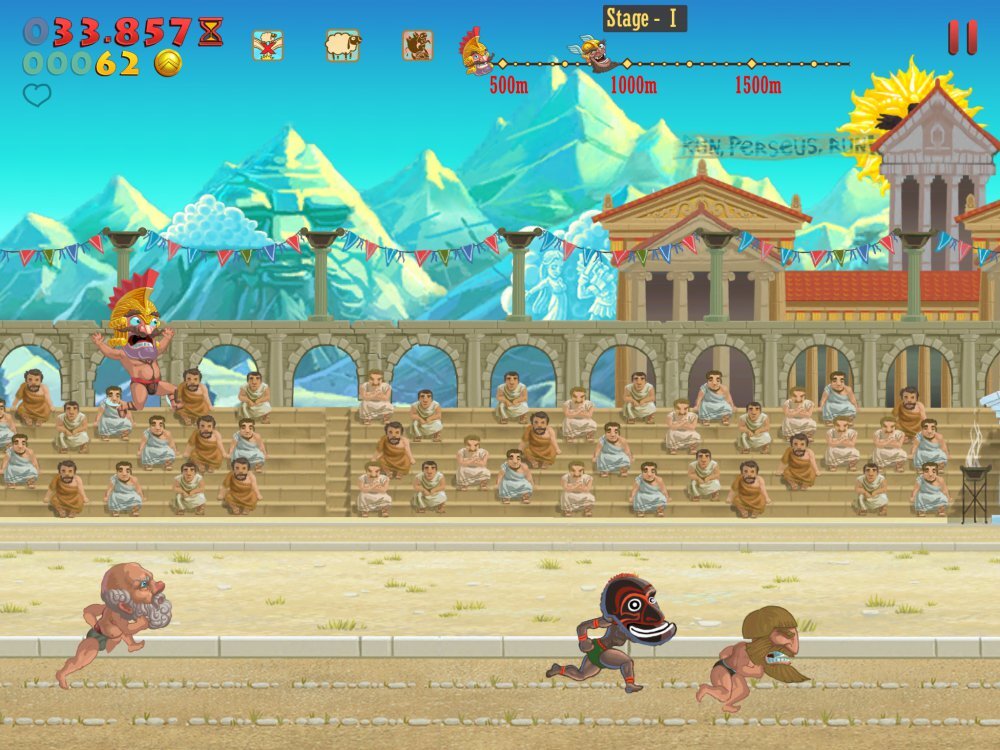Image resolution: width=1000 pixels, height=750 pixels.
Task: Activate the crossed-out sheep power-up icon
Action: click(x=268, y=45)
